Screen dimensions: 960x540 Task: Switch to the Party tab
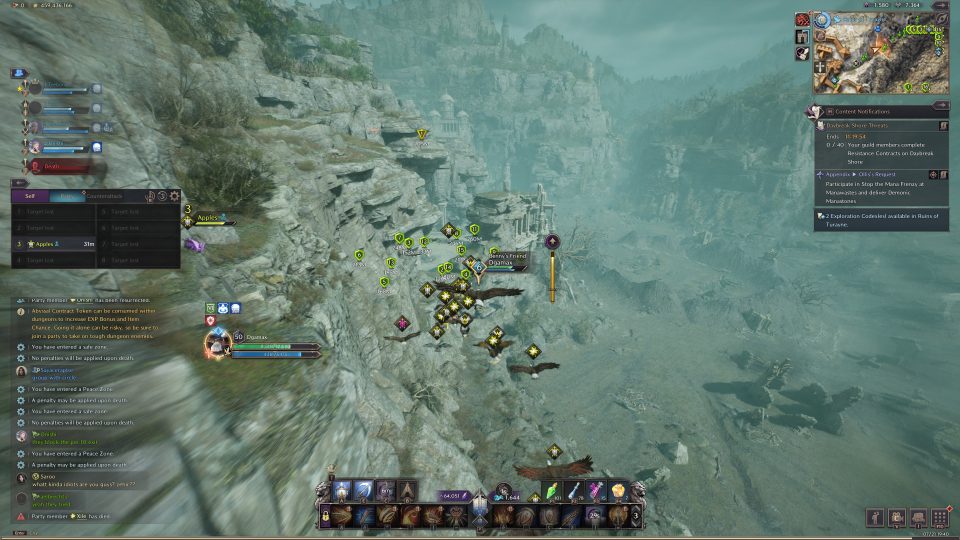point(66,196)
